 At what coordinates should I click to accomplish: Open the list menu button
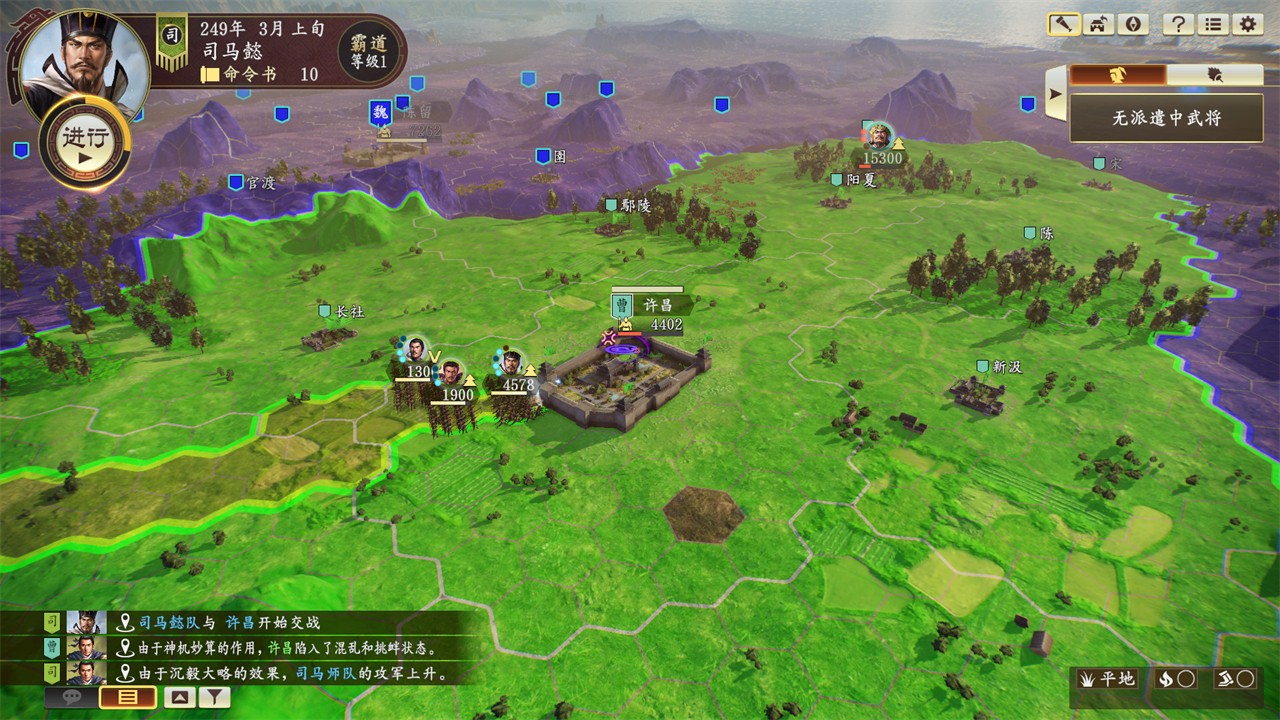coord(1212,25)
